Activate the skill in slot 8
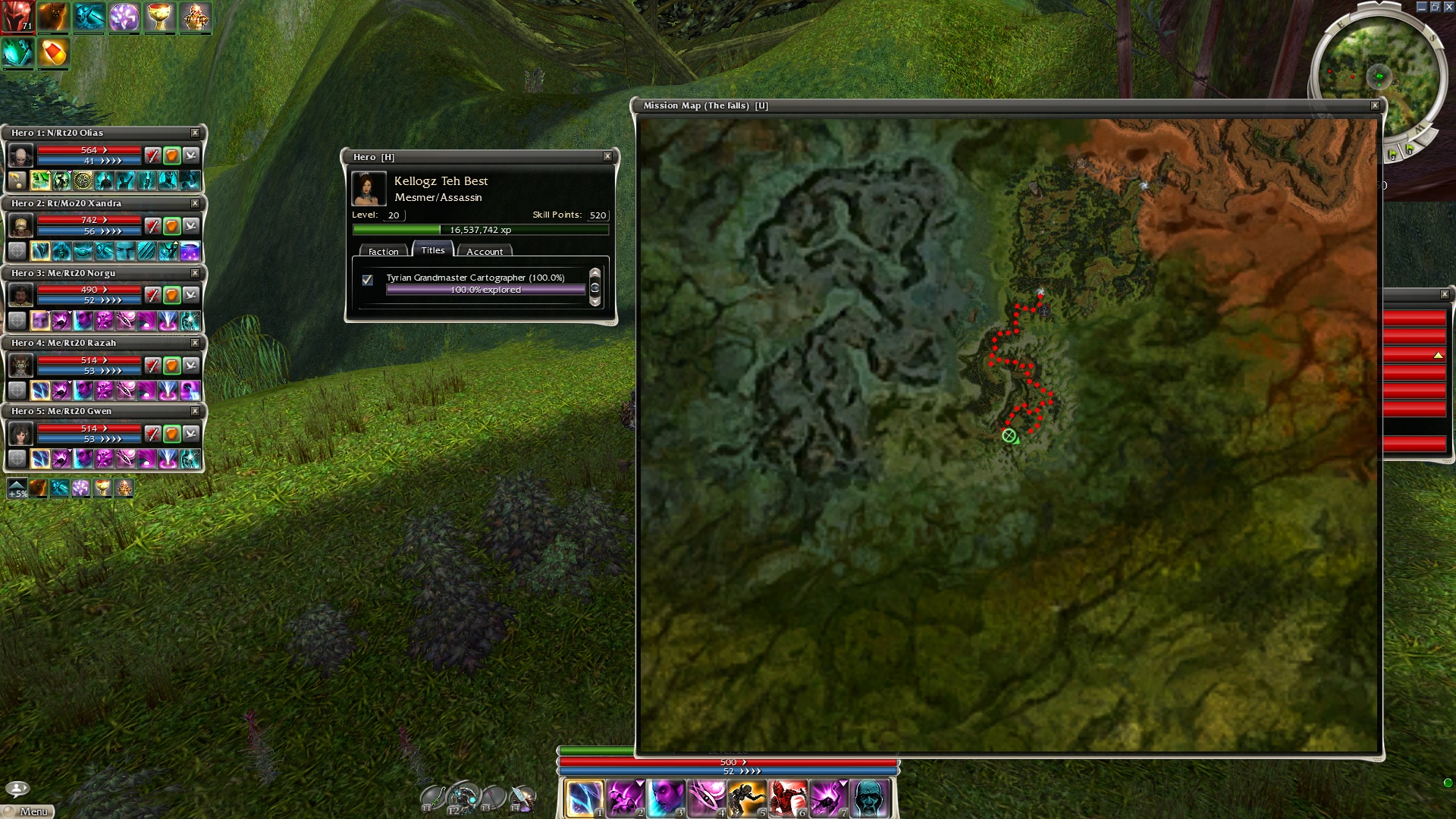Screen dimensions: 1456x819 click(869, 799)
